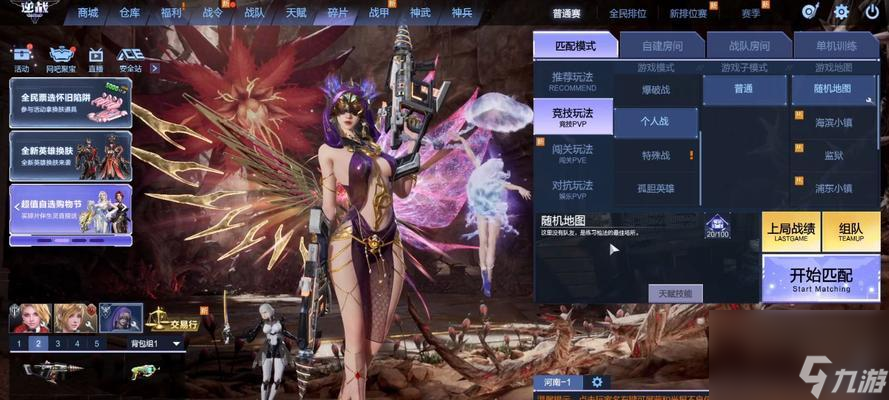Open the 组队 Teamup button
889x400 pixels.
[x=851, y=231]
